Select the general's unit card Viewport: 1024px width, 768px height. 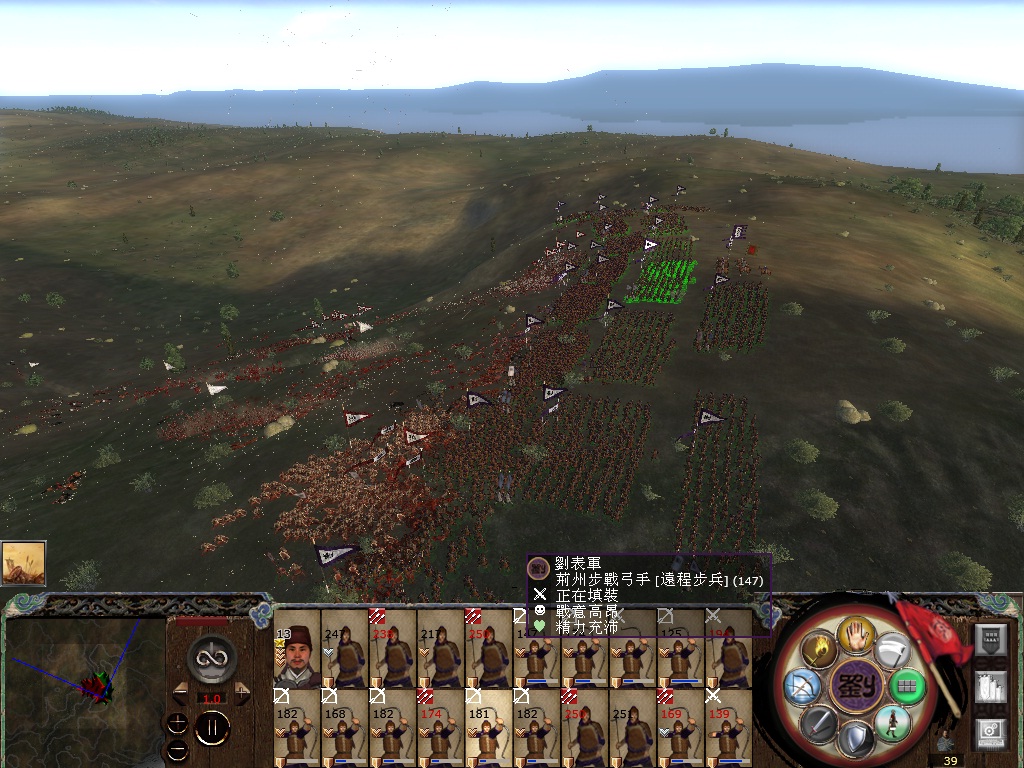point(297,648)
